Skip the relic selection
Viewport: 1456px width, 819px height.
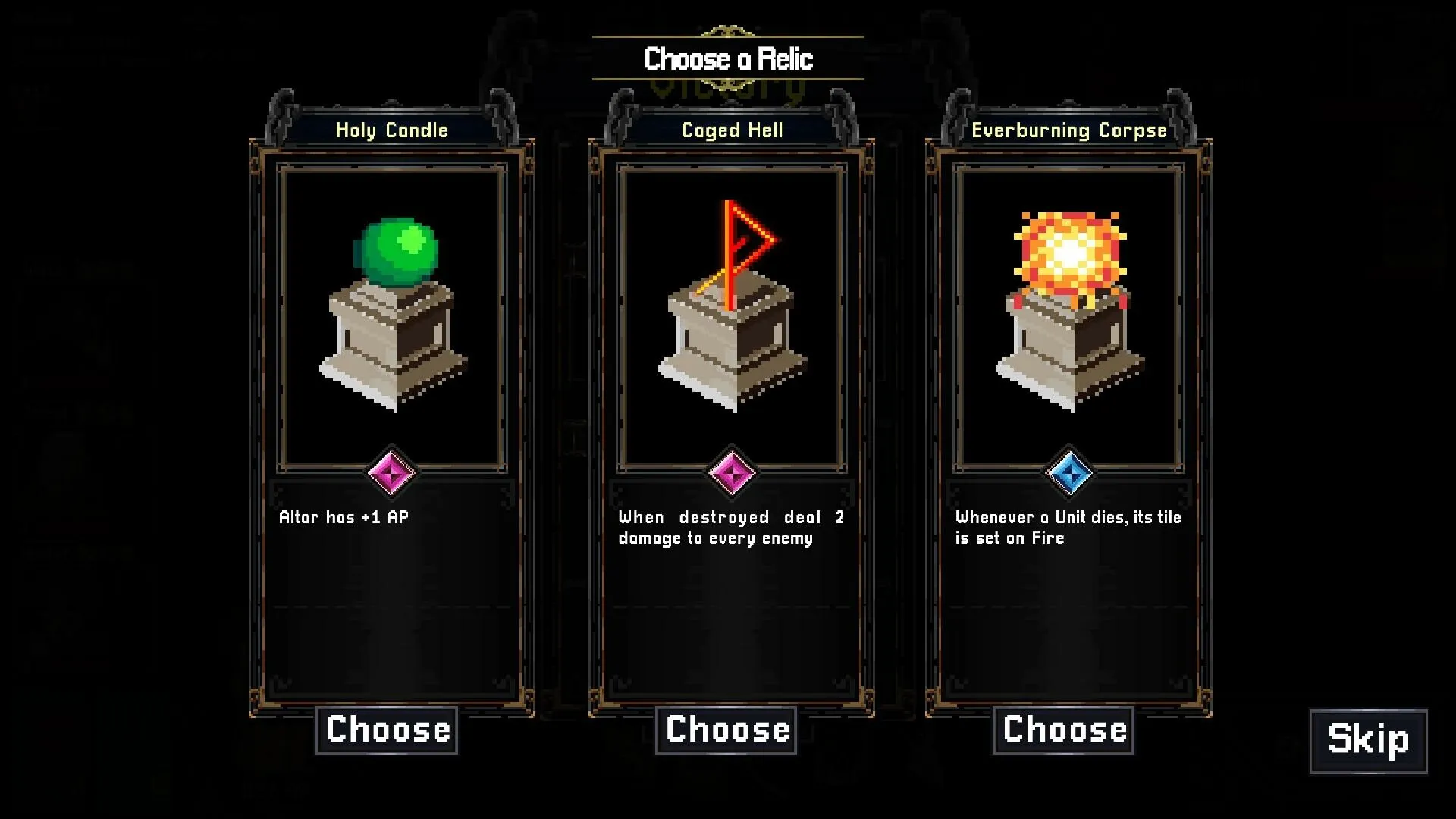[x=1369, y=741]
